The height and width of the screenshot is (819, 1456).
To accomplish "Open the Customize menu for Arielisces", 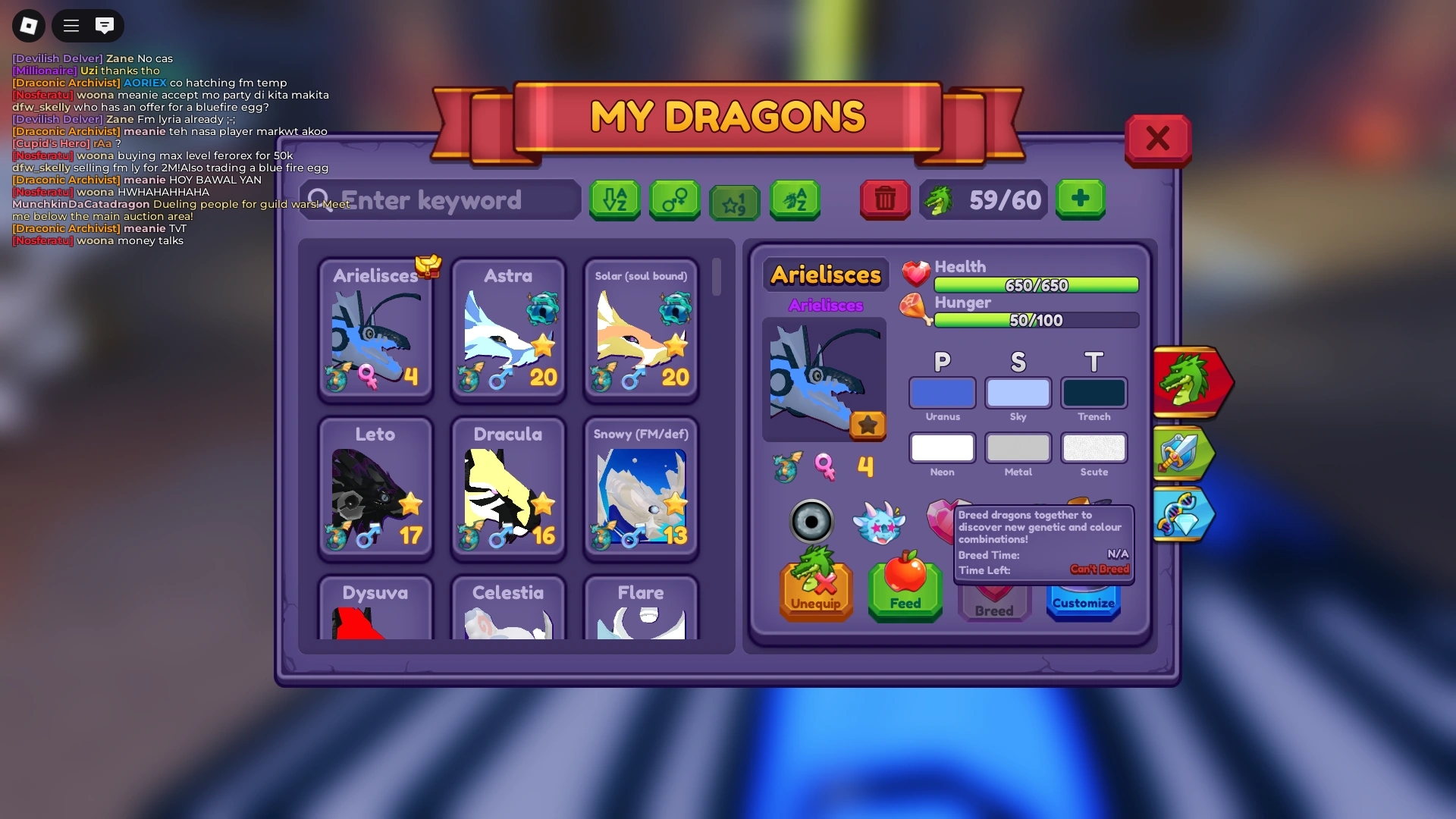I will coord(1083,601).
